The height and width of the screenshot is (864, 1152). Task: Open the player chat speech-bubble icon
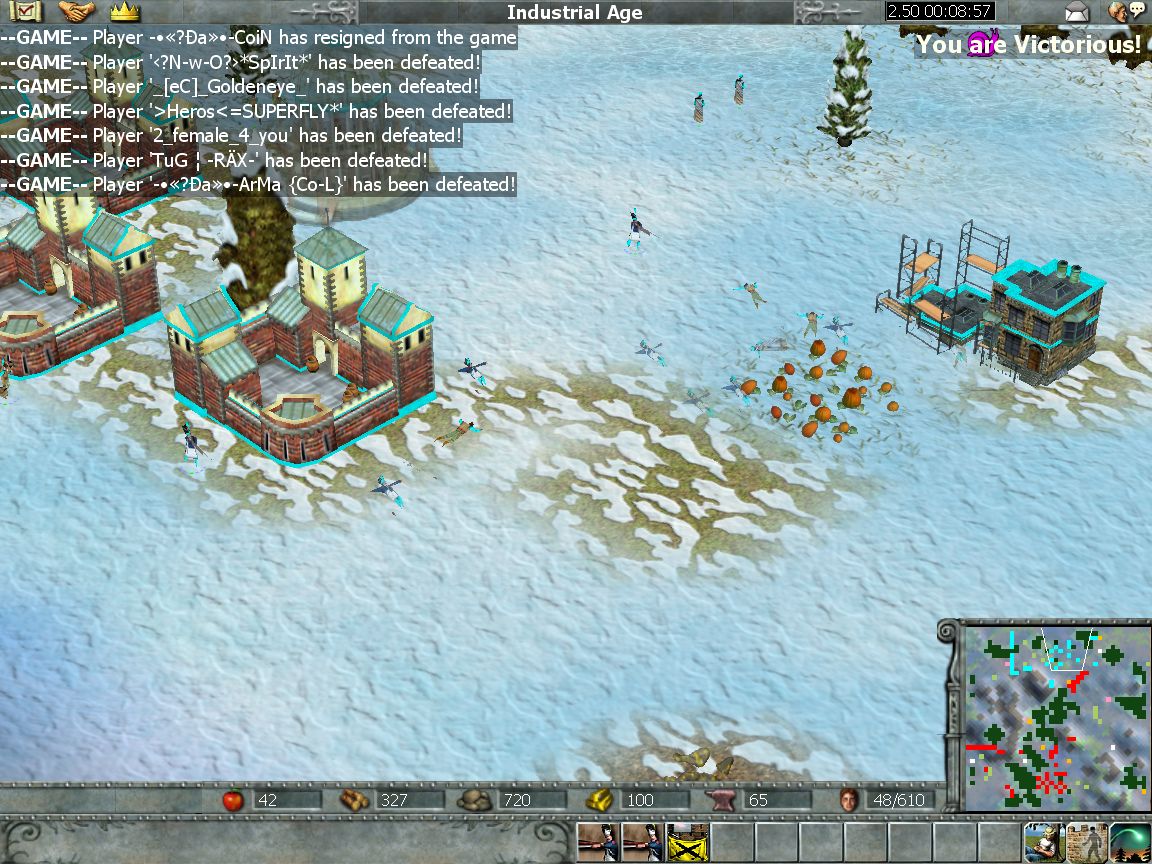point(1126,13)
